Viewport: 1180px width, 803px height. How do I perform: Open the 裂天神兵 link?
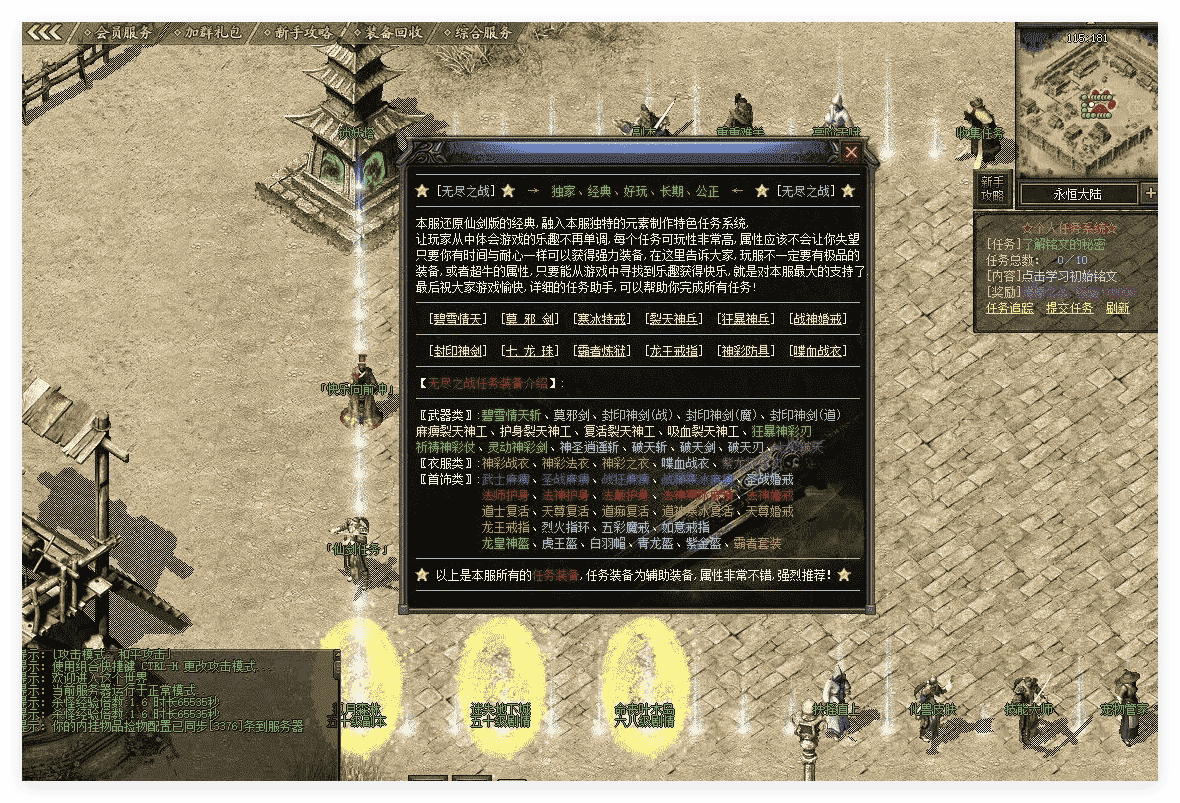coord(674,319)
